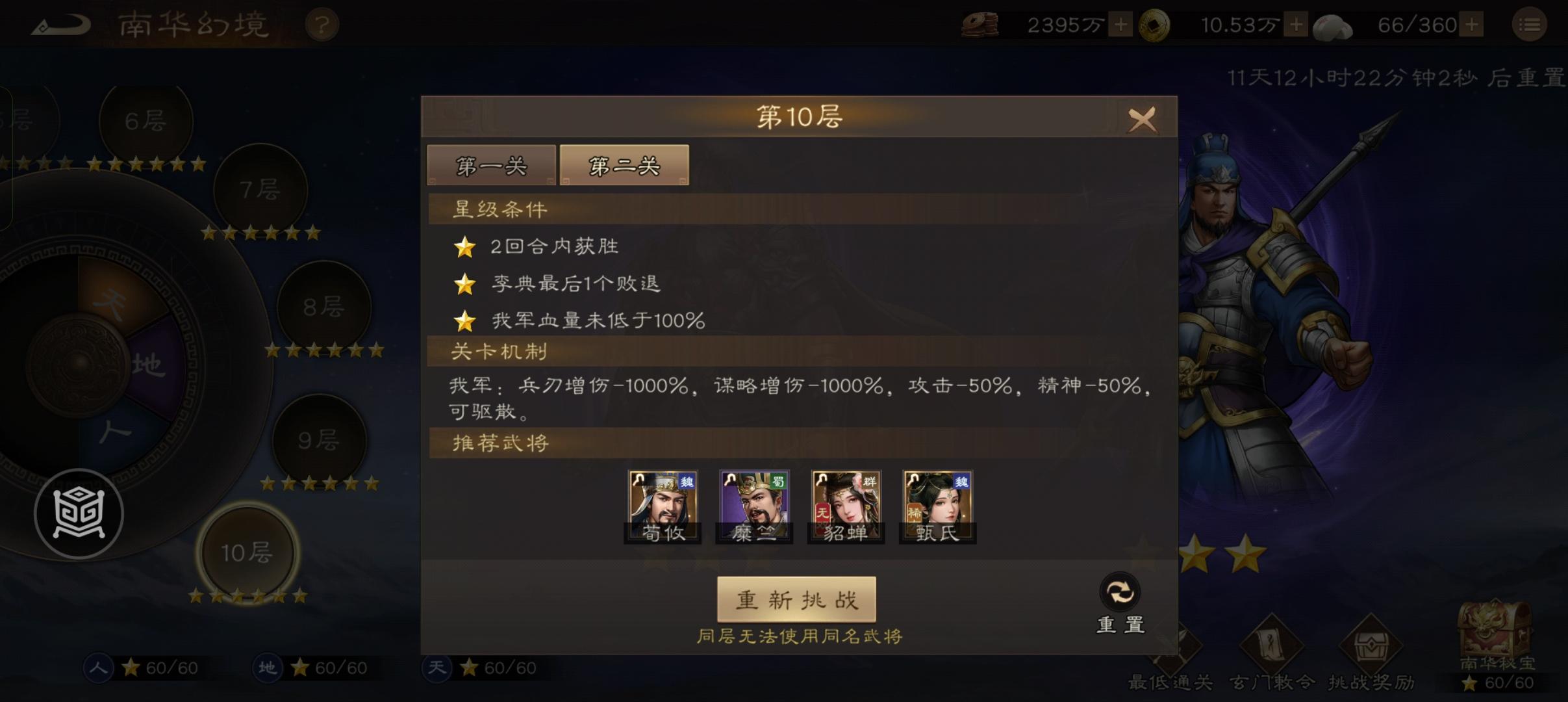
Task: Switch to the 第二关 tab
Action: pyautogui.click(x=624, y=165)
